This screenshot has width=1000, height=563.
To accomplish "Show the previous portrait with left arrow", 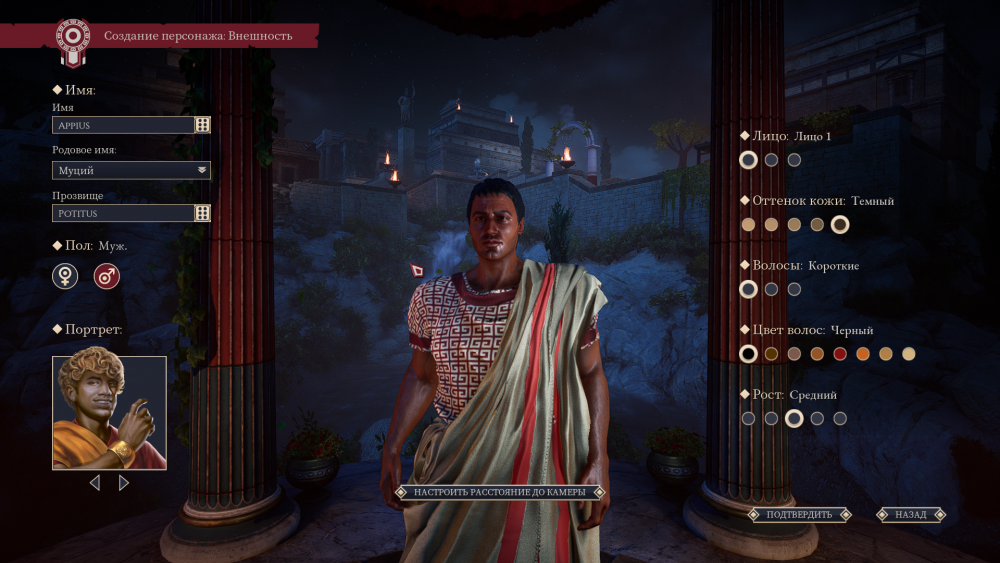I will [x=95, y=483].
